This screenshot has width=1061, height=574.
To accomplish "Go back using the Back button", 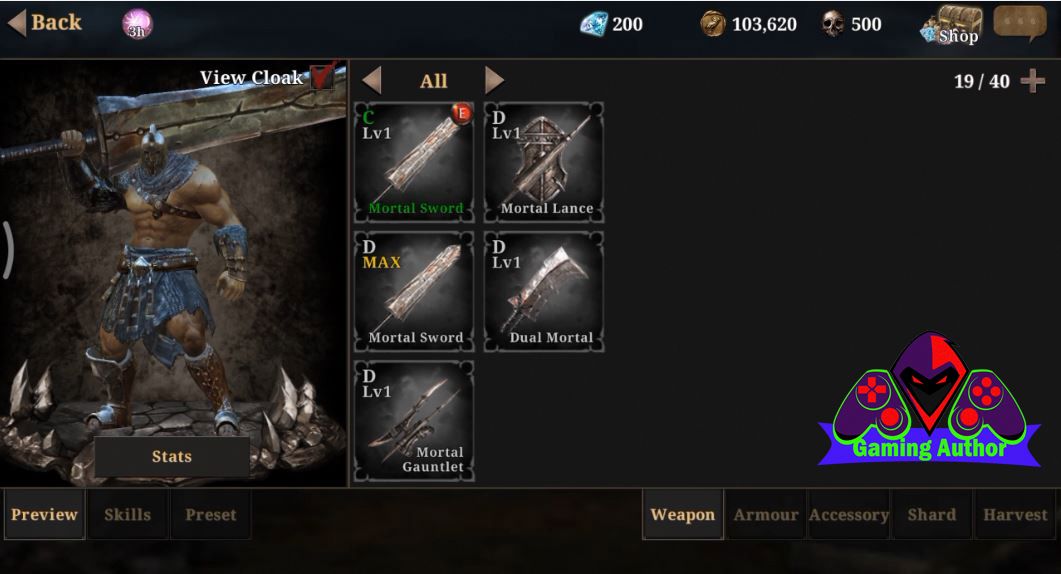I will click(45, 23).
